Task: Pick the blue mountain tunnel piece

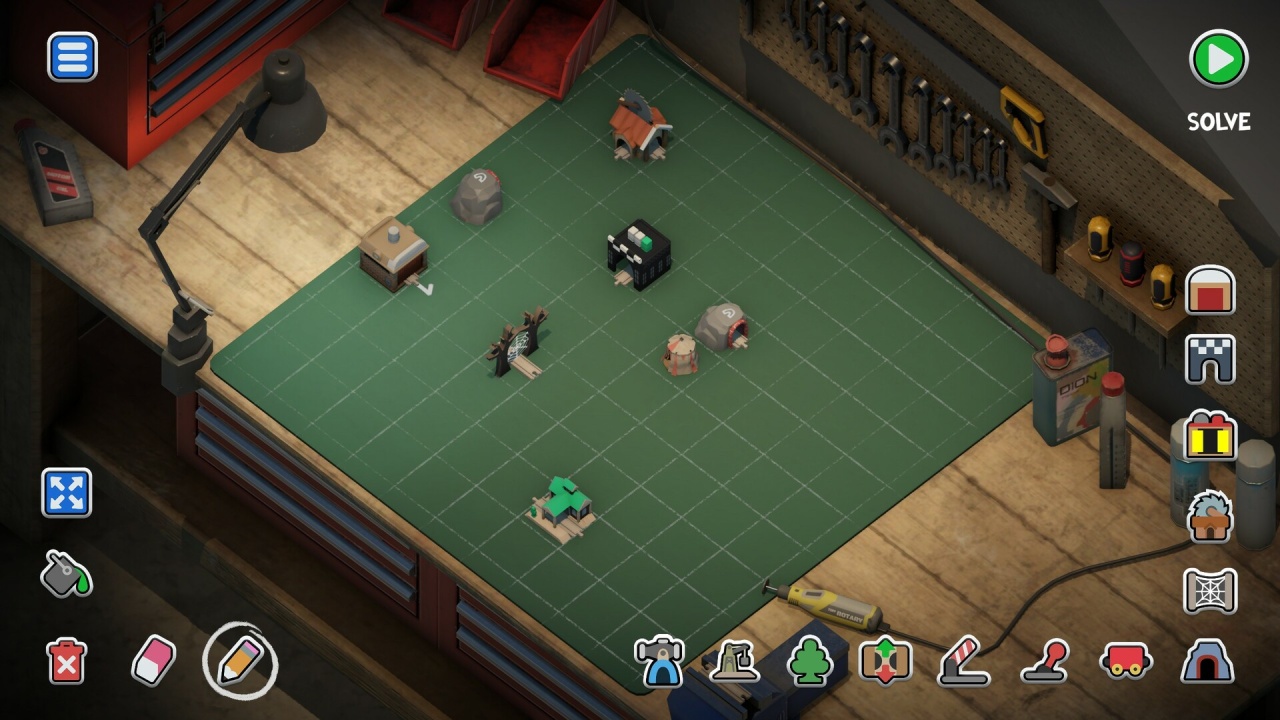Action: [x=1205, y=661]
